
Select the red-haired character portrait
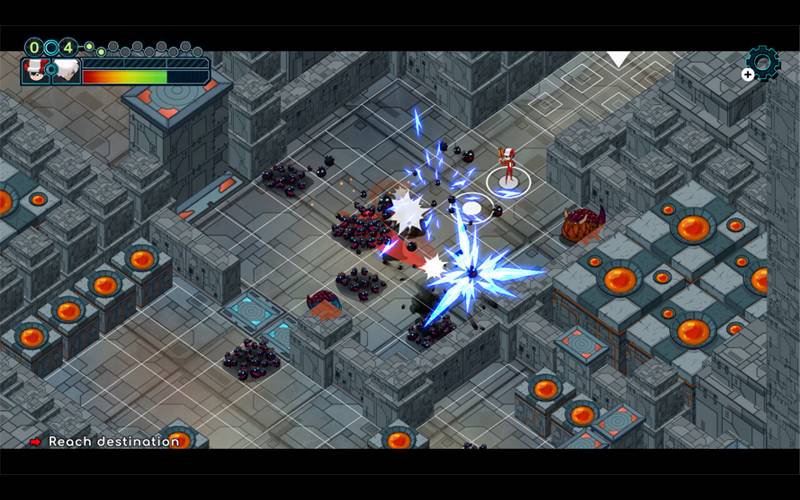pyautogui.click(x=37, y=71)
